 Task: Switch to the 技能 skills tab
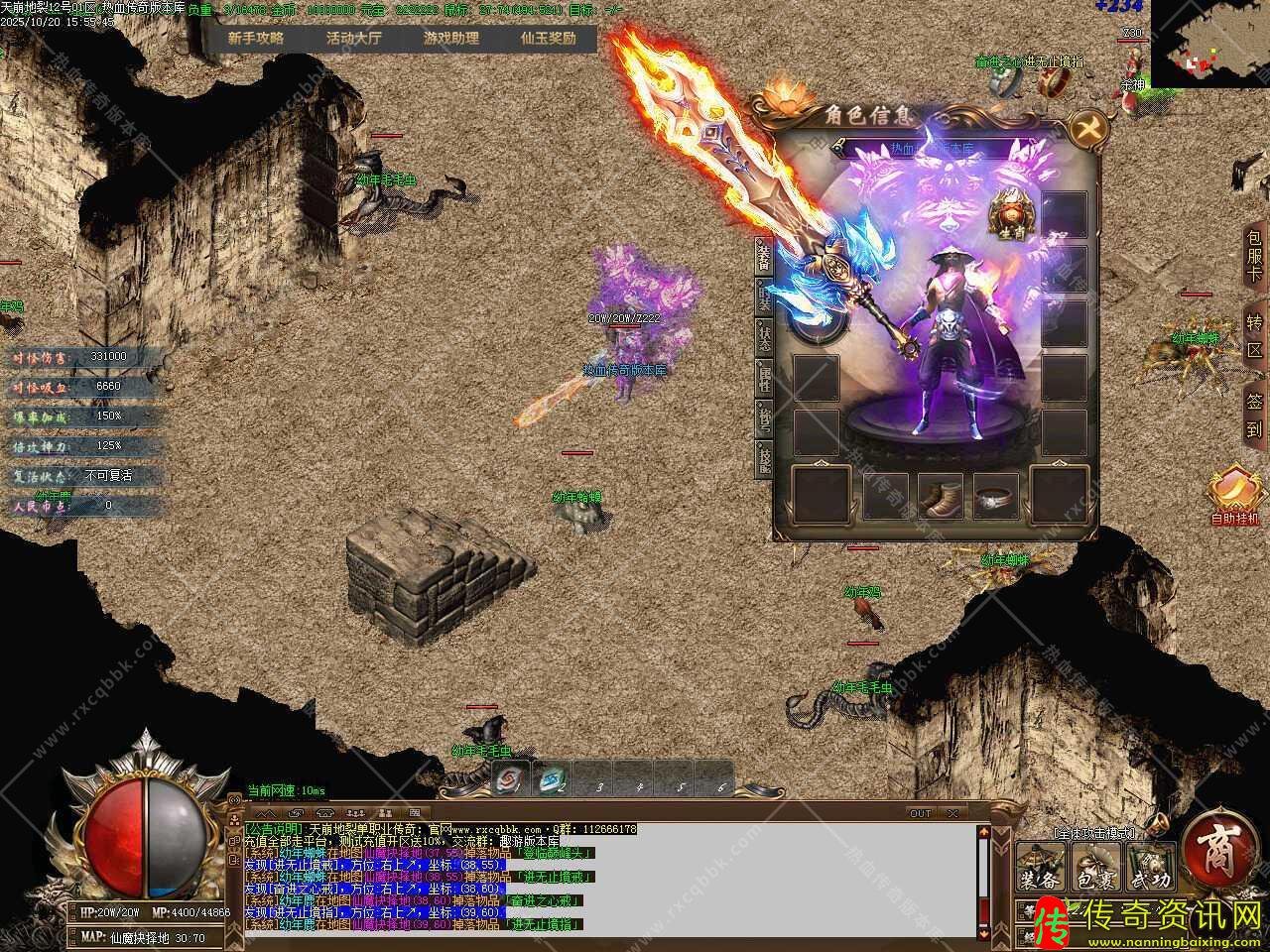click(765, 458)
